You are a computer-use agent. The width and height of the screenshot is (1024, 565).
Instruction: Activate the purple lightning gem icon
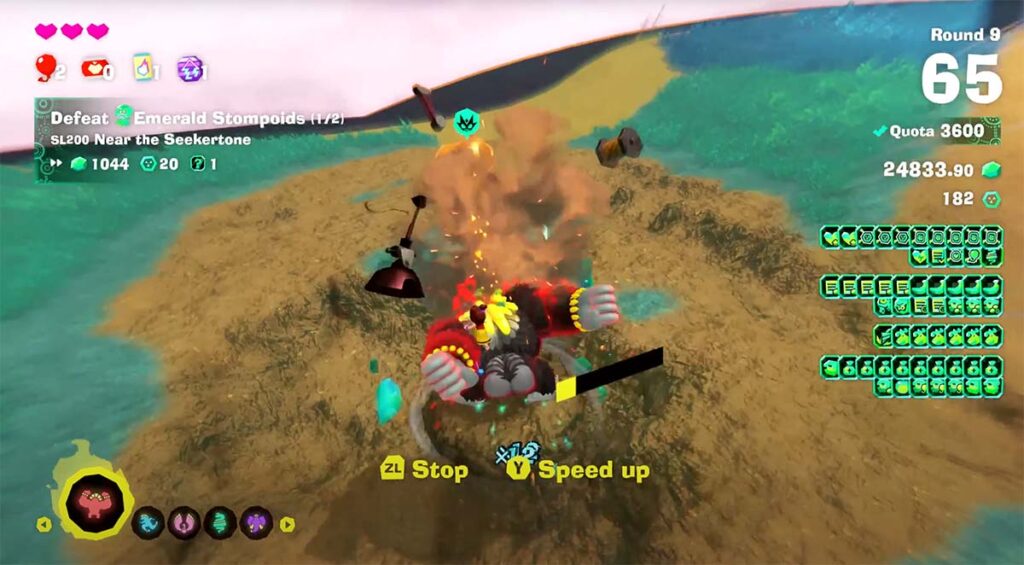click(189, 68)
